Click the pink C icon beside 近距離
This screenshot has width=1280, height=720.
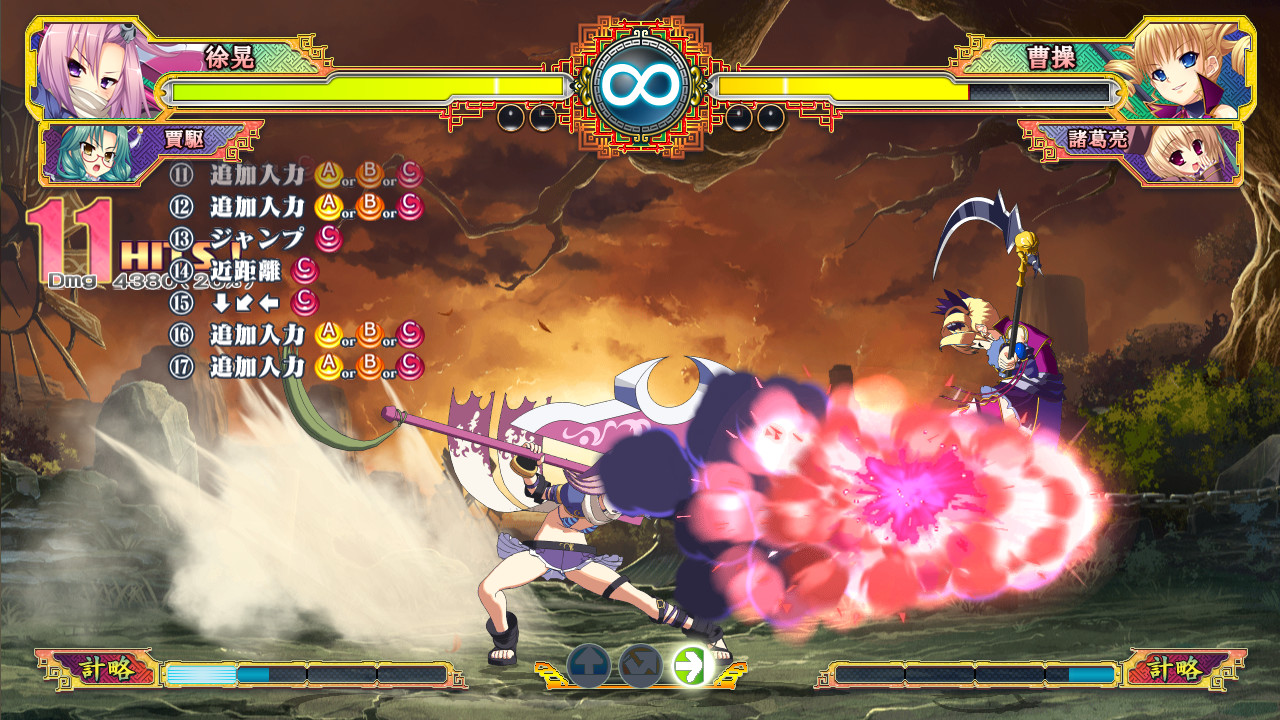[x=306, y=272]
